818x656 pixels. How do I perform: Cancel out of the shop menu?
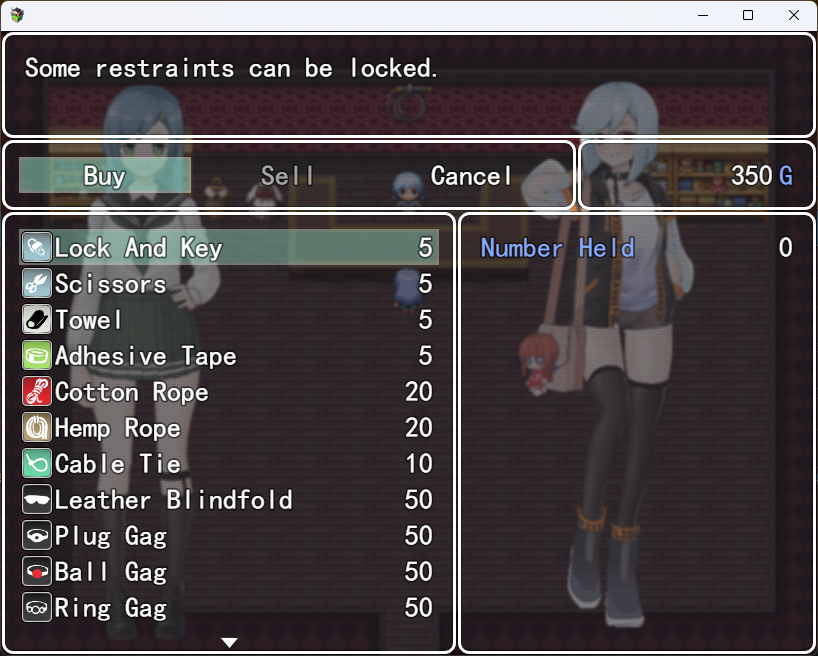(x=471, y=176)
